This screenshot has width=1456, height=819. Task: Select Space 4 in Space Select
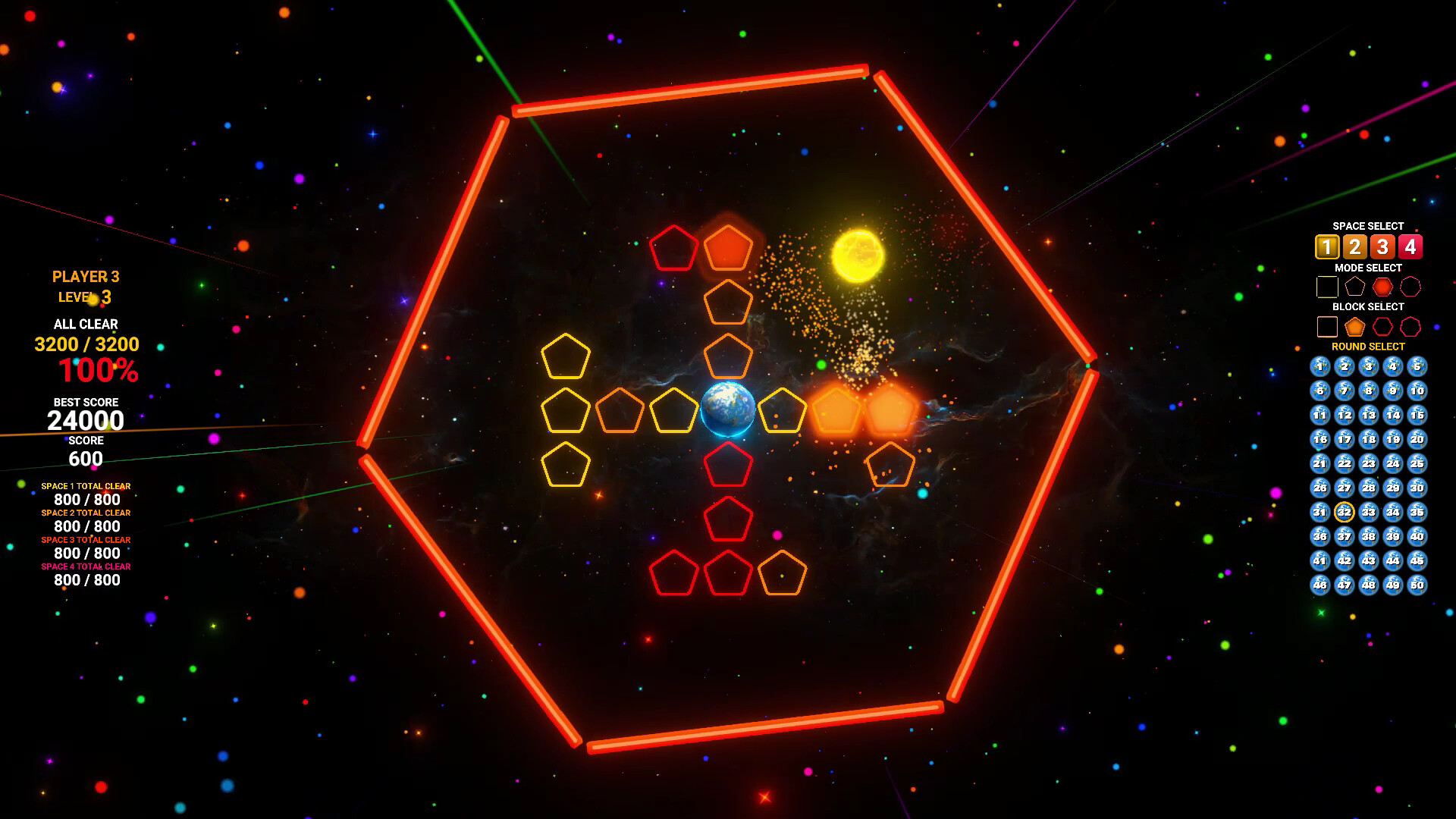tap(1410, 246)
